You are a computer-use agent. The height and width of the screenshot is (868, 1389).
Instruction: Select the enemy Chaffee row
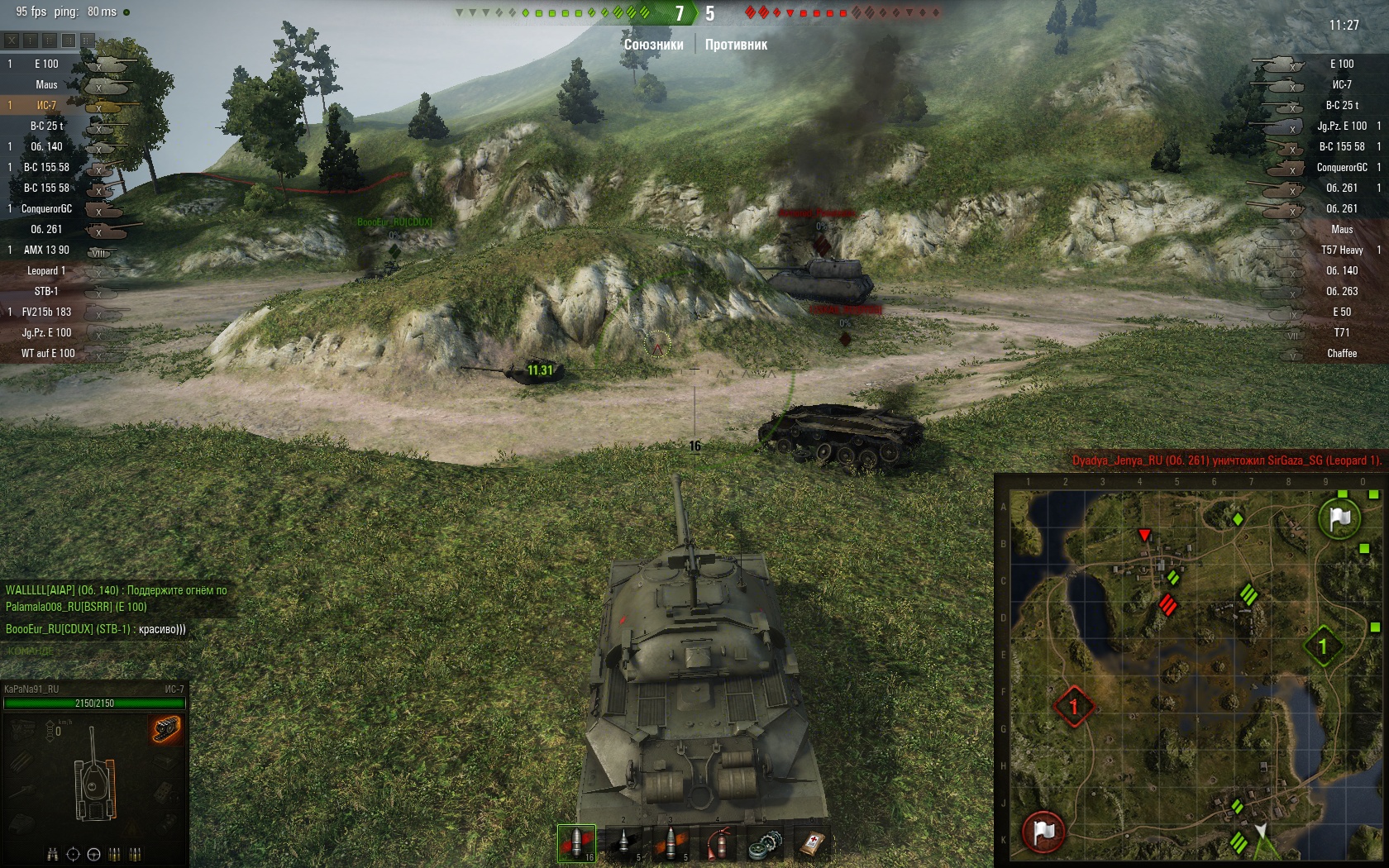pyautogui.click(x=1341, y=353)
